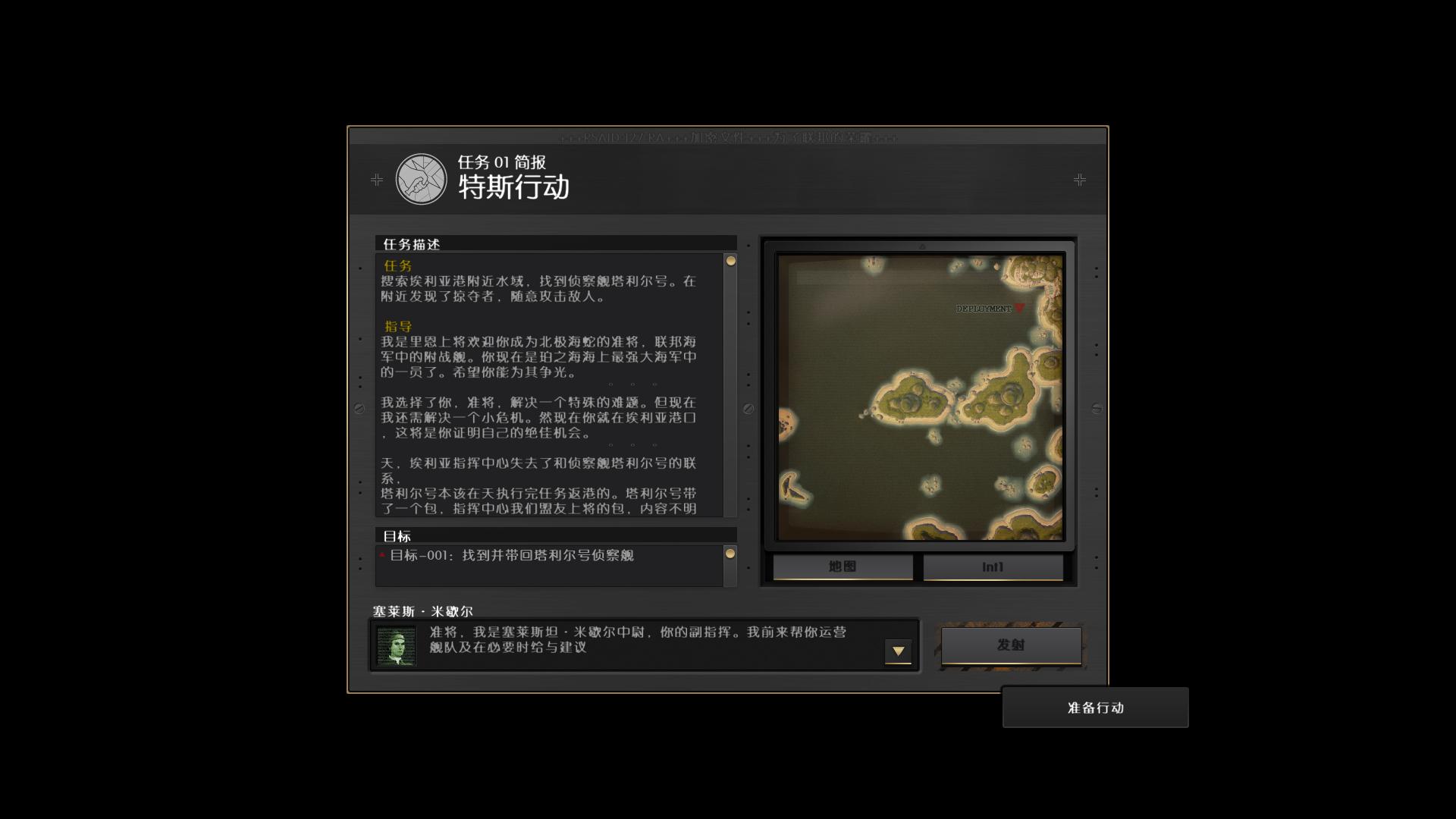
Task: Click the crosshair icon right of the title
Action: (1080, 180)
